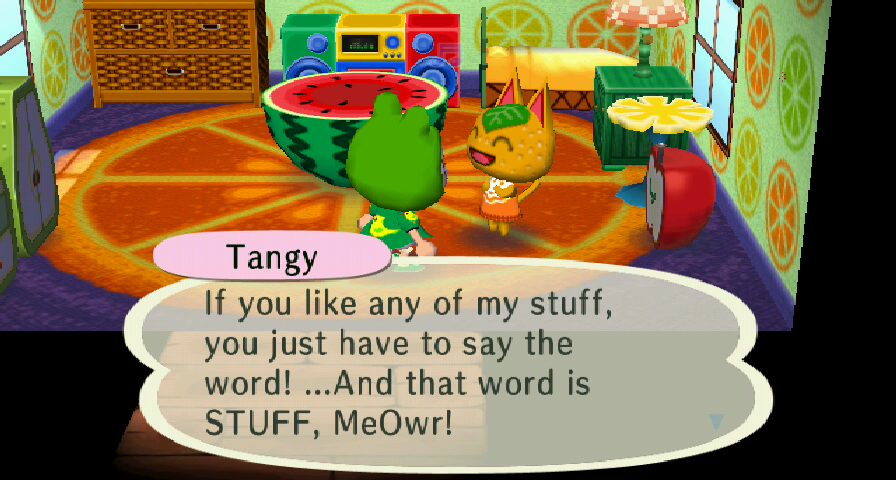Click Tangy's speech bubble to continue

click(450, 365)
